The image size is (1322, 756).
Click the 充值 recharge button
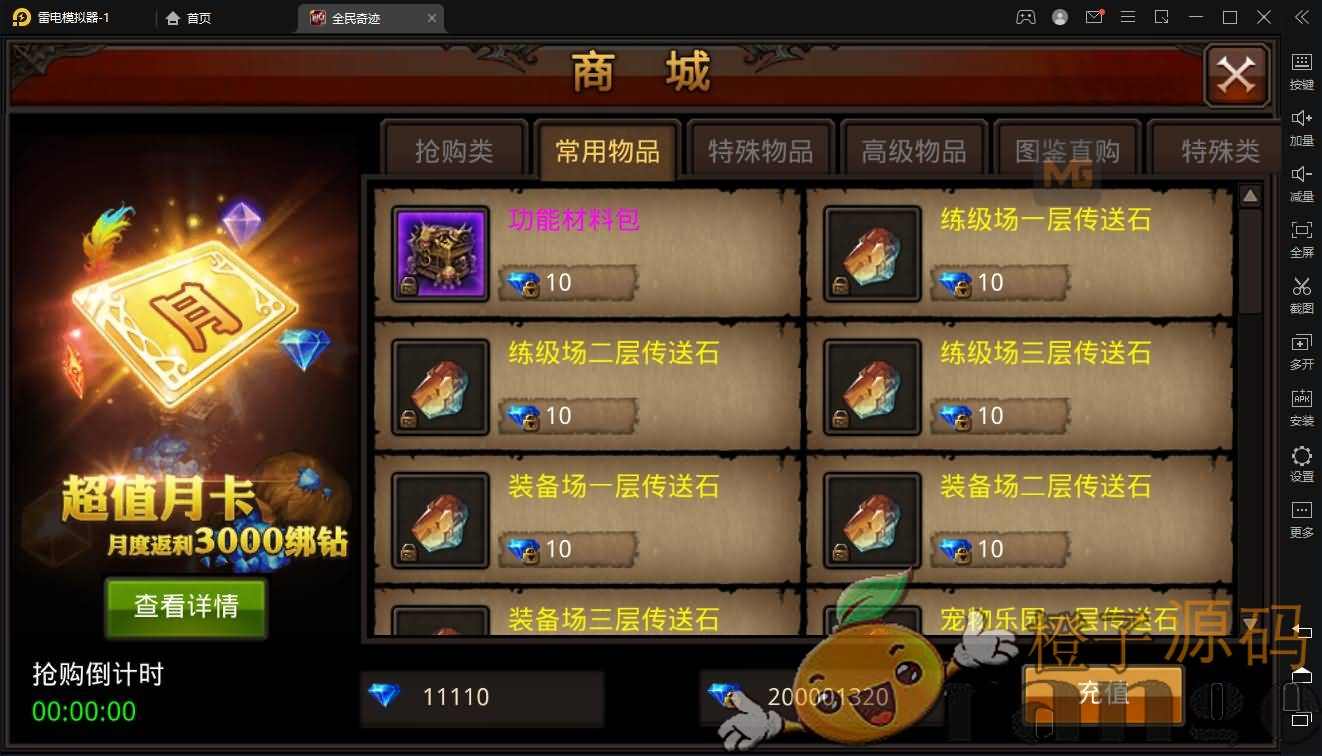(x=1103, y=696)
